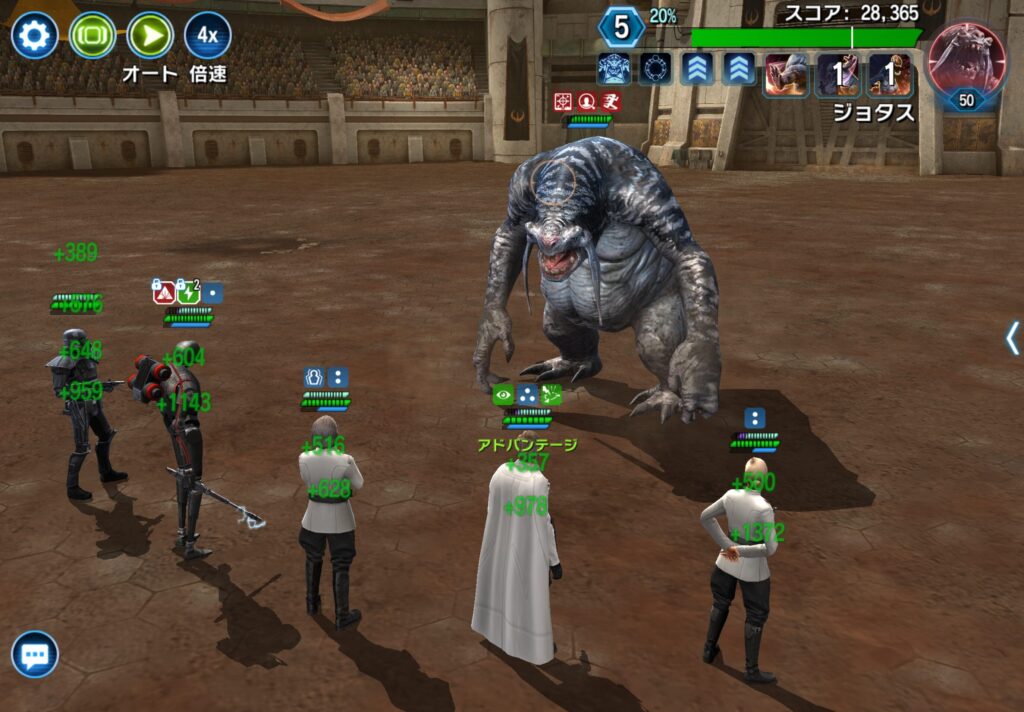Toggle the auto battle play button

click(150, 36)
